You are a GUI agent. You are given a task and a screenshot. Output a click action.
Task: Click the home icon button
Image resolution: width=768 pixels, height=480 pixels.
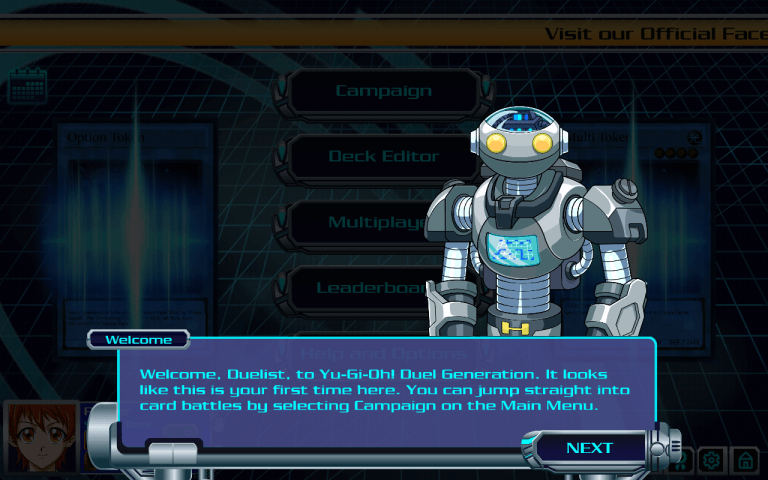tap(744, 460)
